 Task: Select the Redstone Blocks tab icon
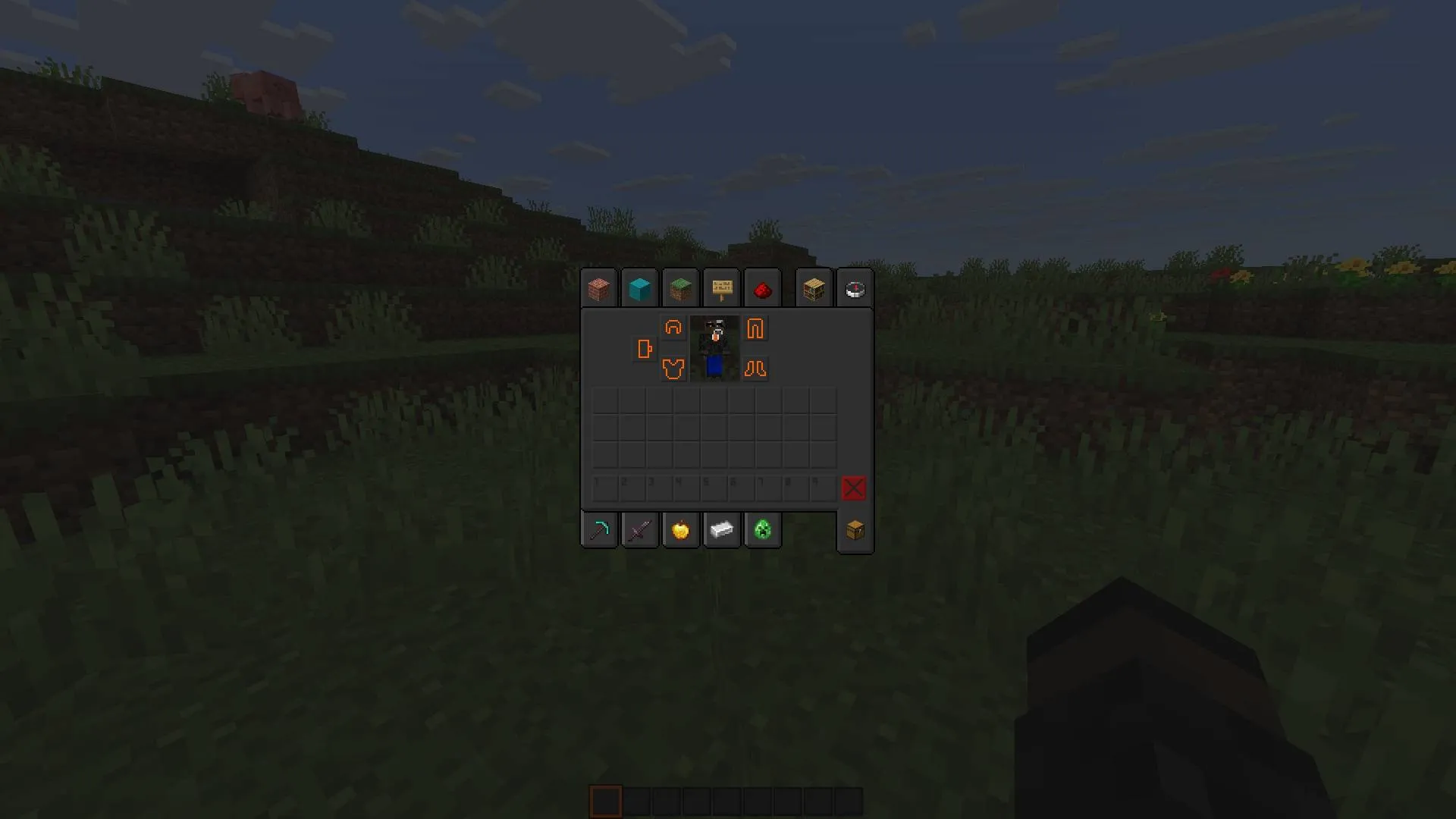762,288
